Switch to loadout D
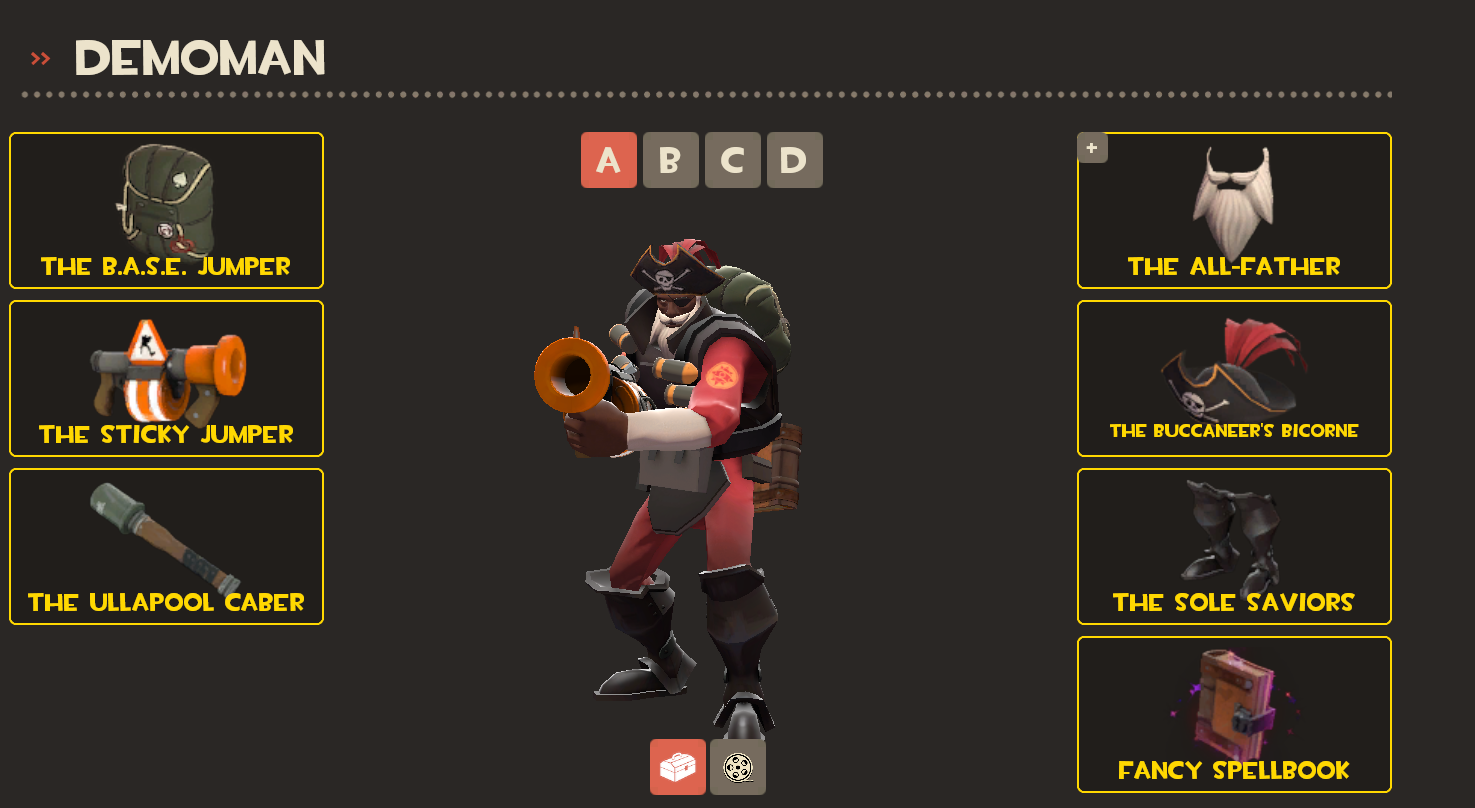The width and height of the screenshot is (1475, 808). tap(793, 160)
